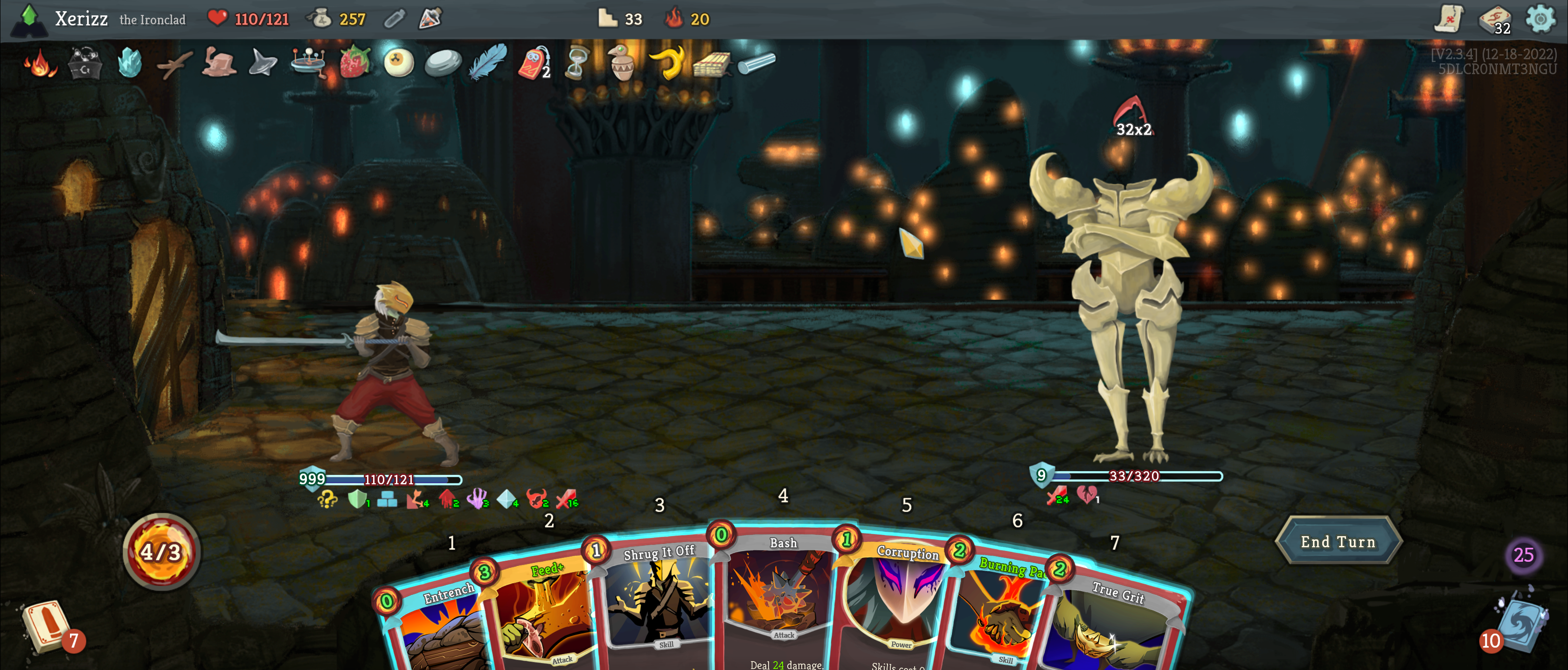This screenshot has height=670, width=1568.
Task: Inspect the blue feather relic
Action: [x=487, y=63]
